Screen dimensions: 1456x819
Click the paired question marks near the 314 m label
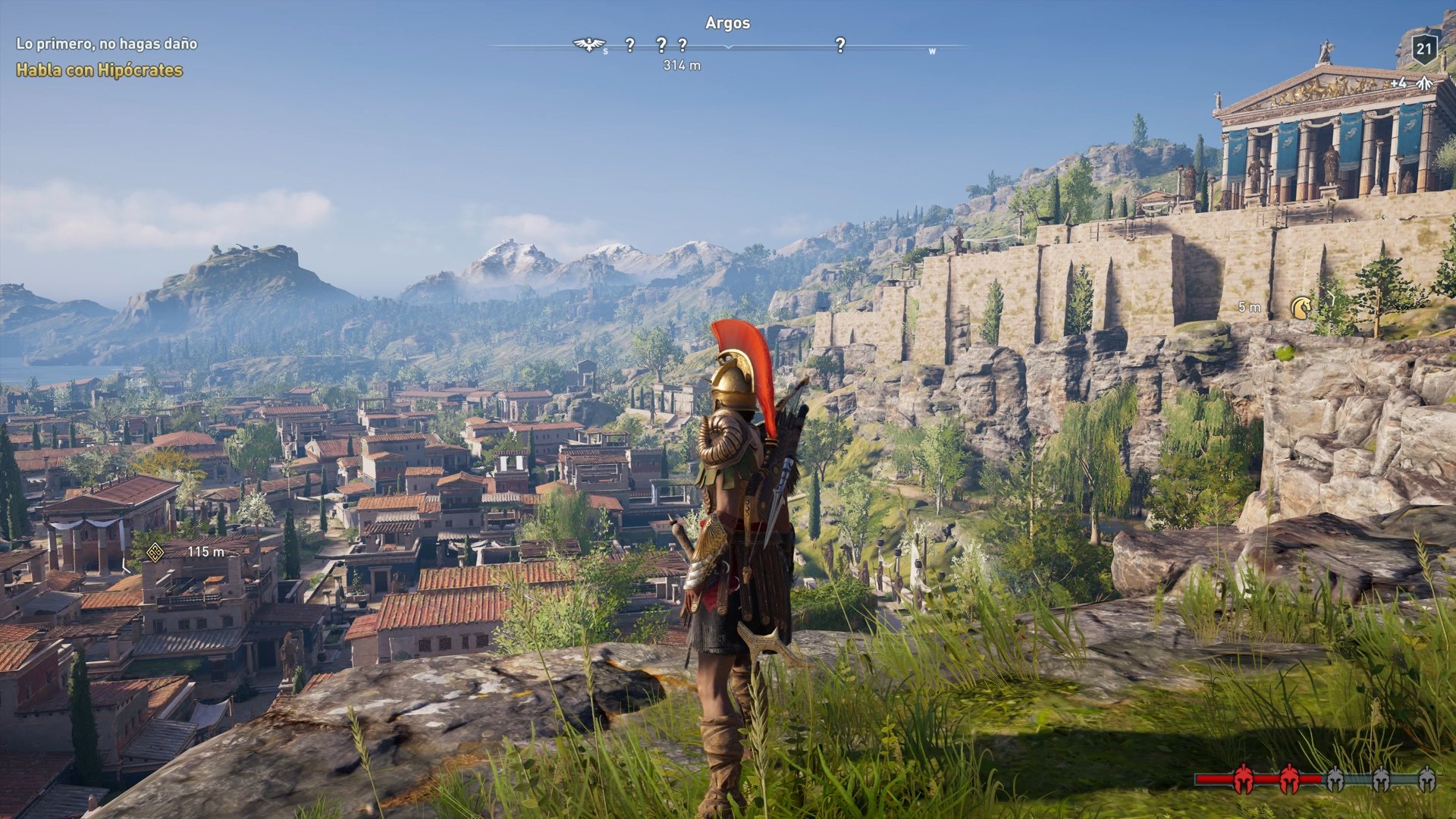point(671,45)
